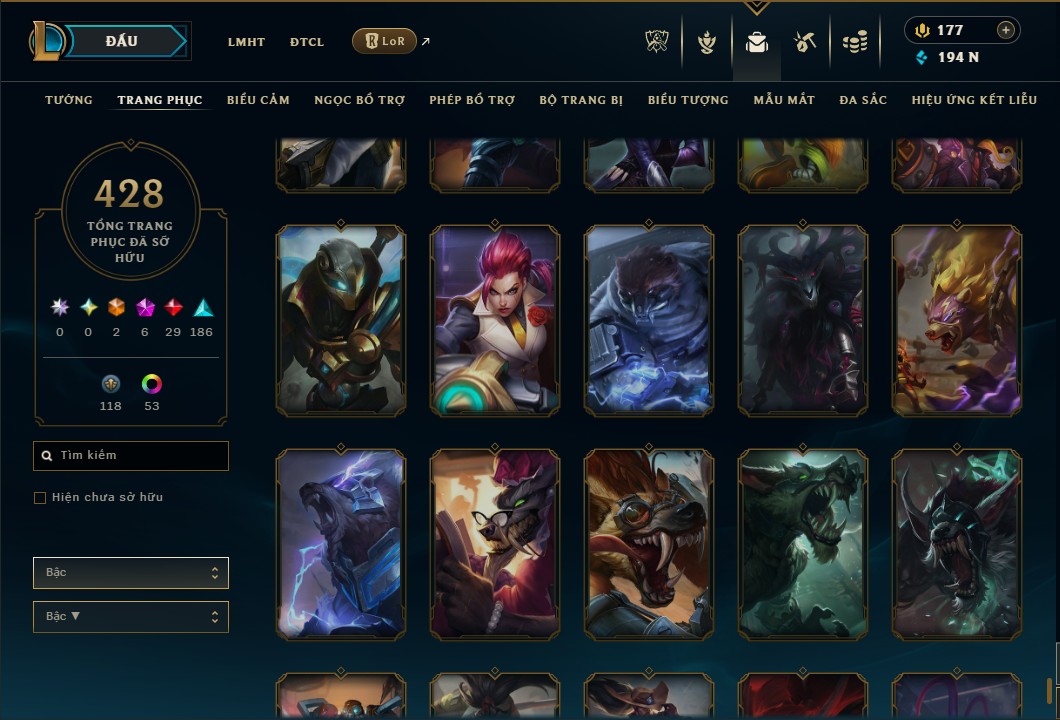1060x720 pixels.
Task: Select the BIỂU CẢM emotes tab
Action: [x=258, y=100]
